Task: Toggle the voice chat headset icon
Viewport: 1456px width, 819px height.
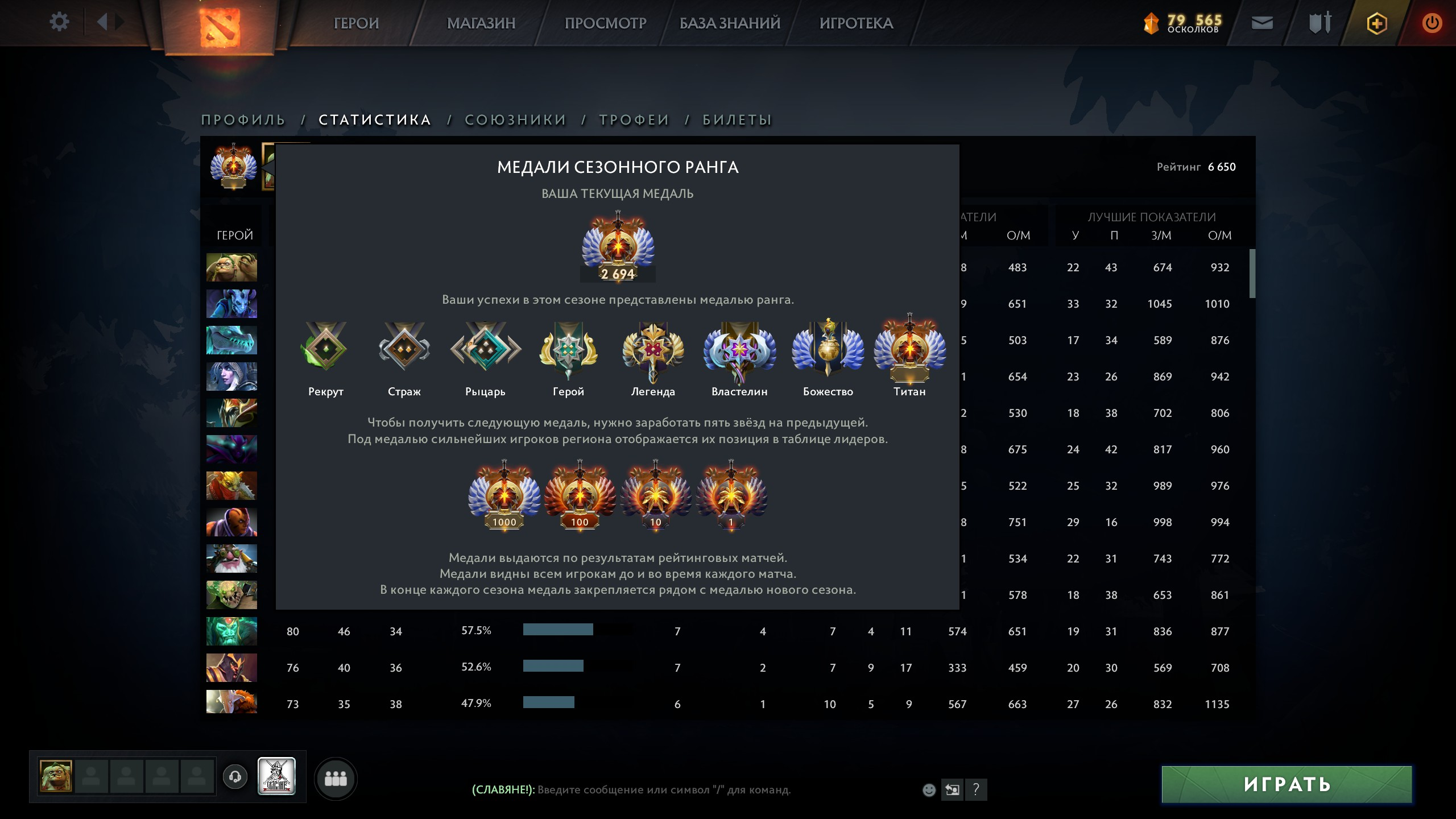Action: click(235, 777)
